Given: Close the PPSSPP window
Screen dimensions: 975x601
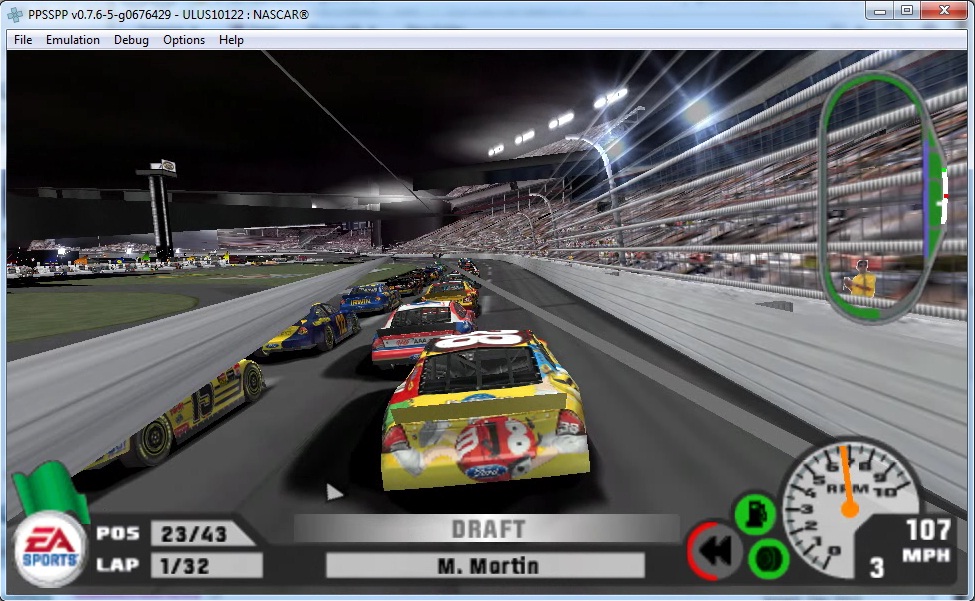Looking at the screenshot, I should click(x=945, y=10).
